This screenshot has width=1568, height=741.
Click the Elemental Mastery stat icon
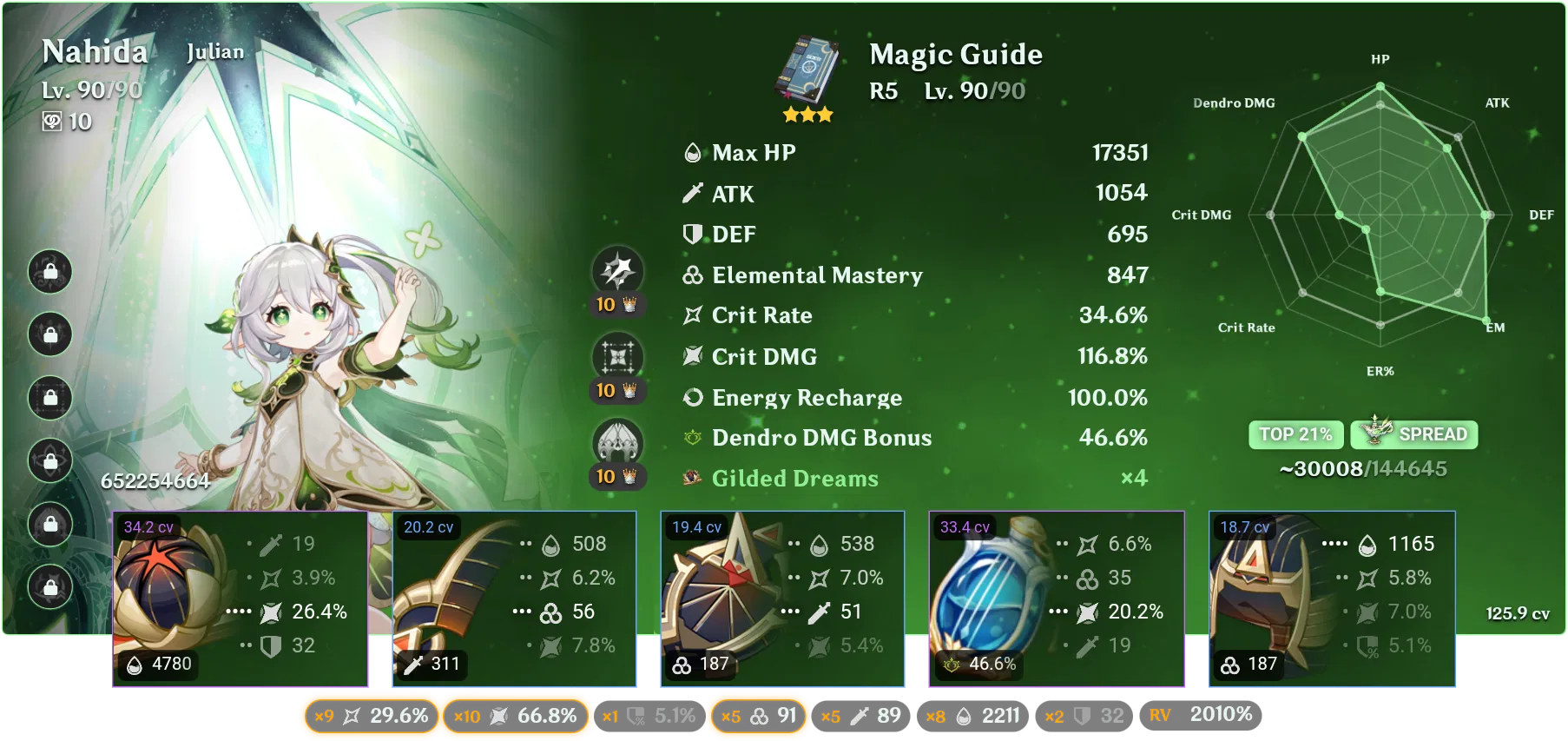click(692, 275)
